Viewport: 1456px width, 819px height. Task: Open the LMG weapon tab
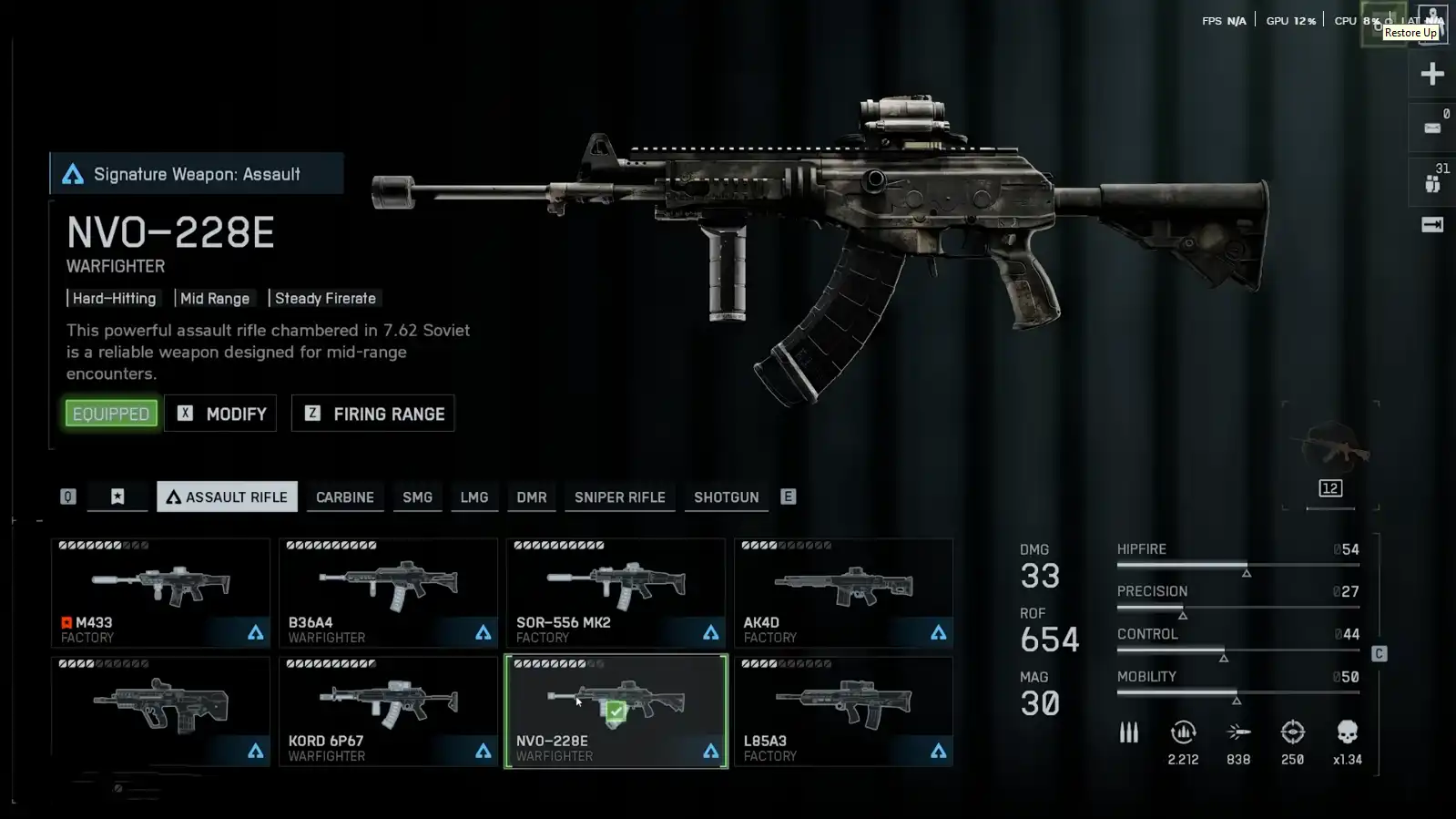click(473, 497)
